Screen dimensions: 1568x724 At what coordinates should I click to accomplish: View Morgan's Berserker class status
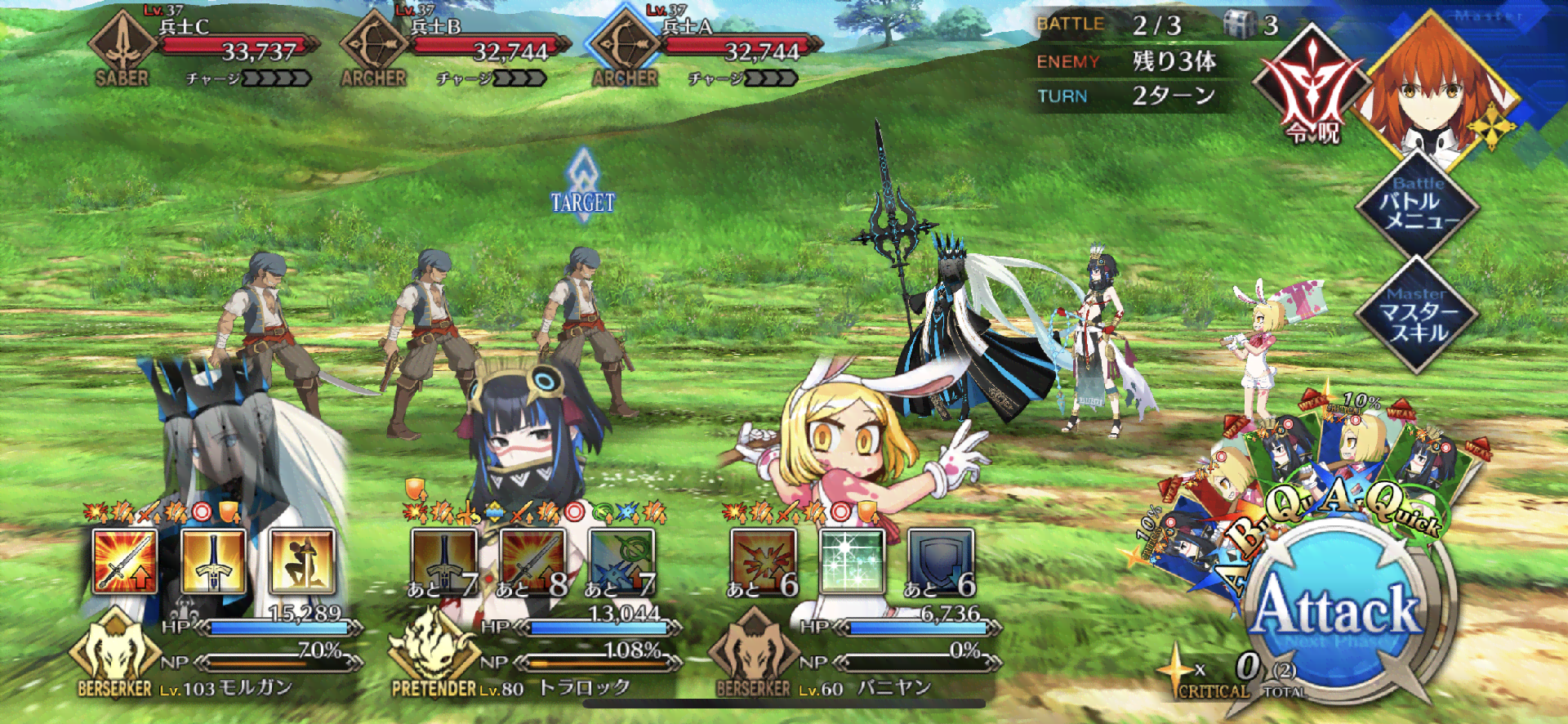tap(114, 654)
